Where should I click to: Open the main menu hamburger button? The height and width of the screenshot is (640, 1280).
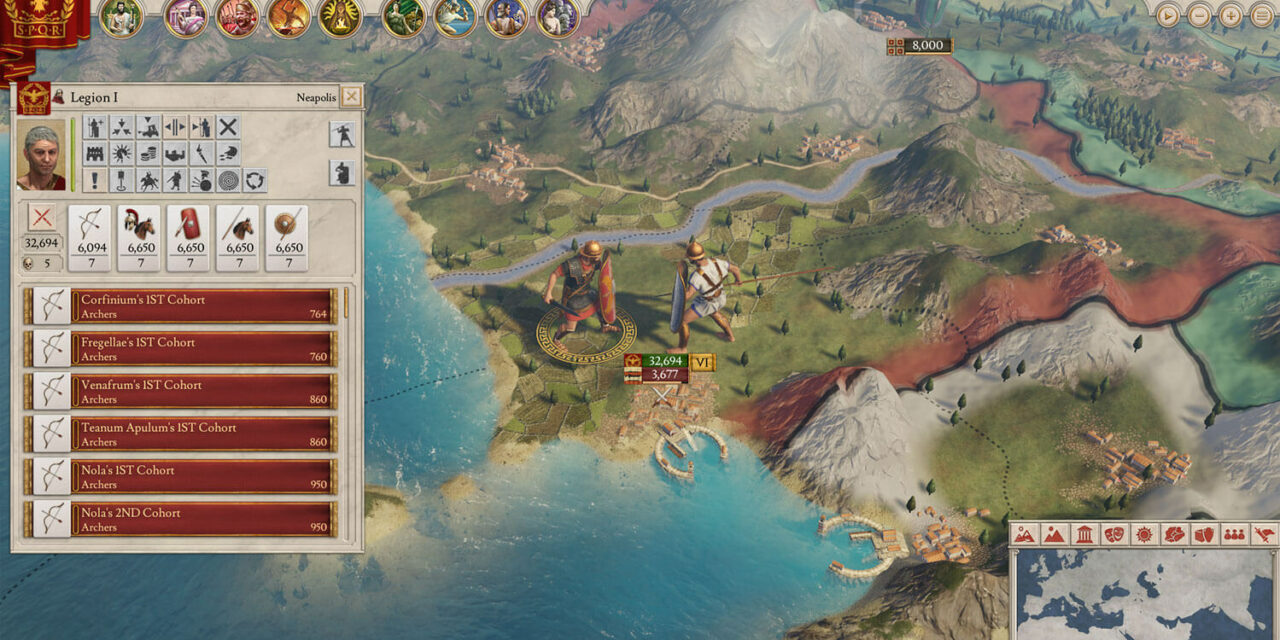1262,15
